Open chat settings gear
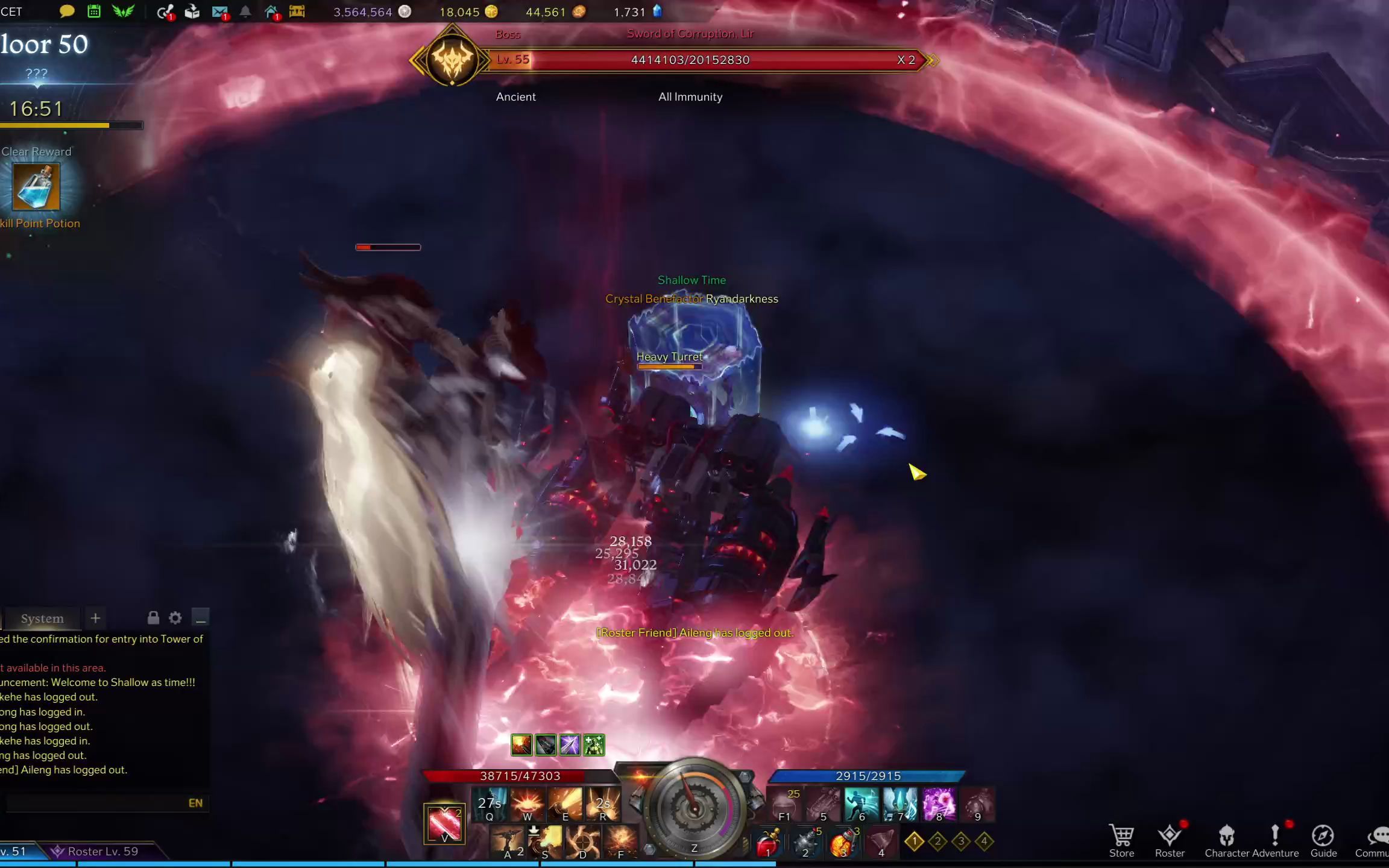Screen dimensions: 1389x868 coord(175,618)
